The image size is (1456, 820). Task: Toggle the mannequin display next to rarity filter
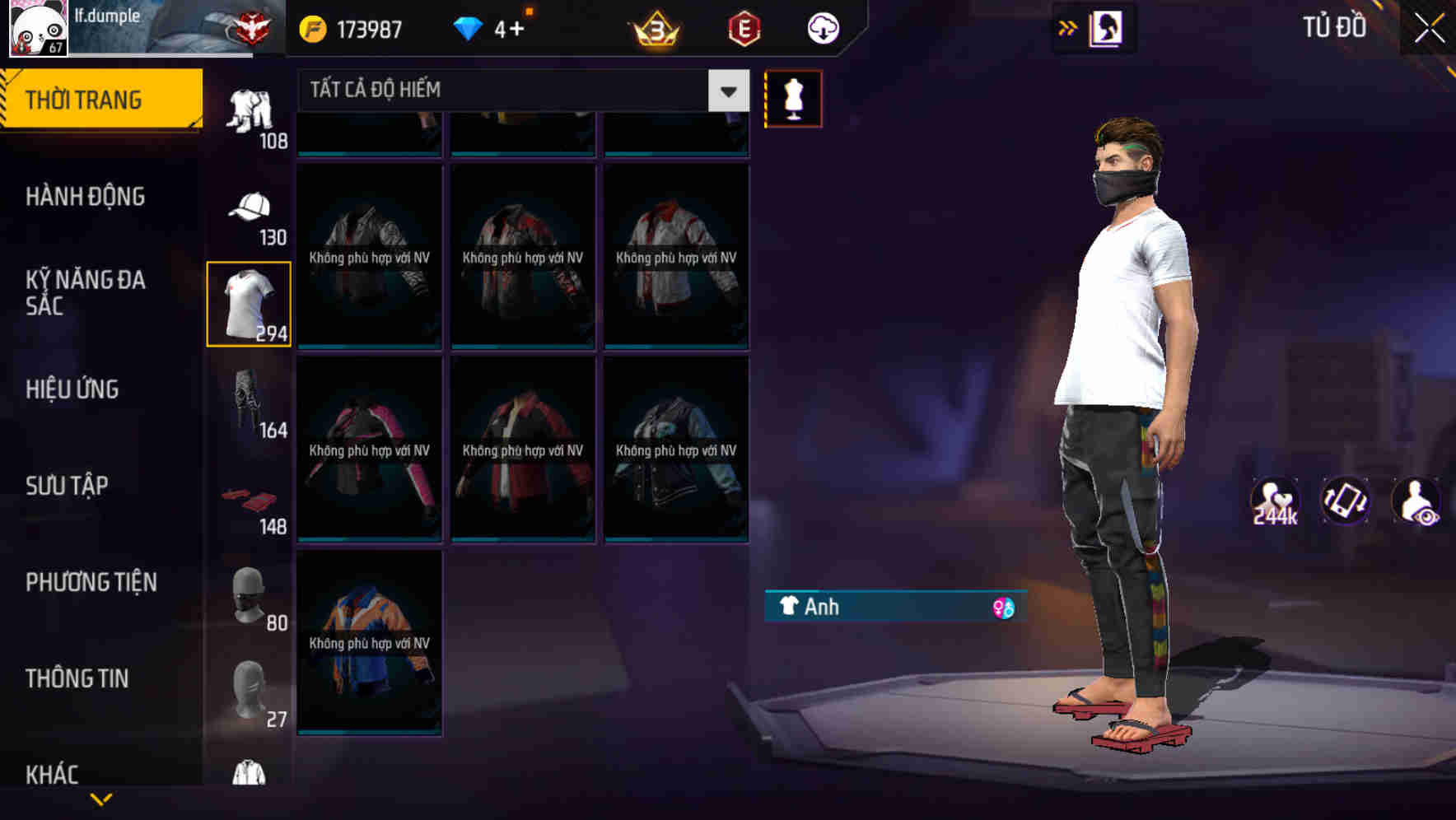(793, 97)
